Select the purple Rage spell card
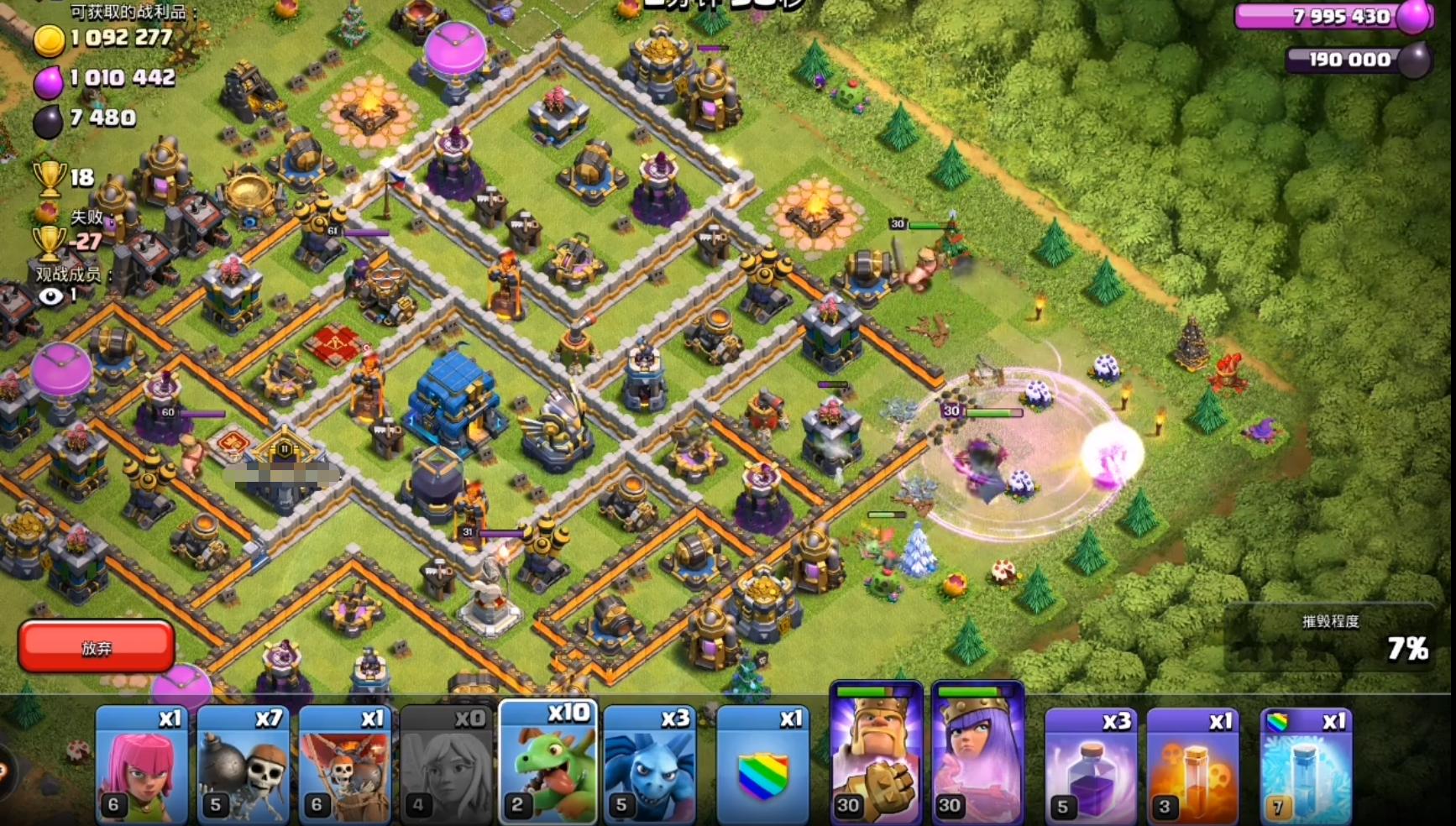1456x826 pixels. point(1091,766)
